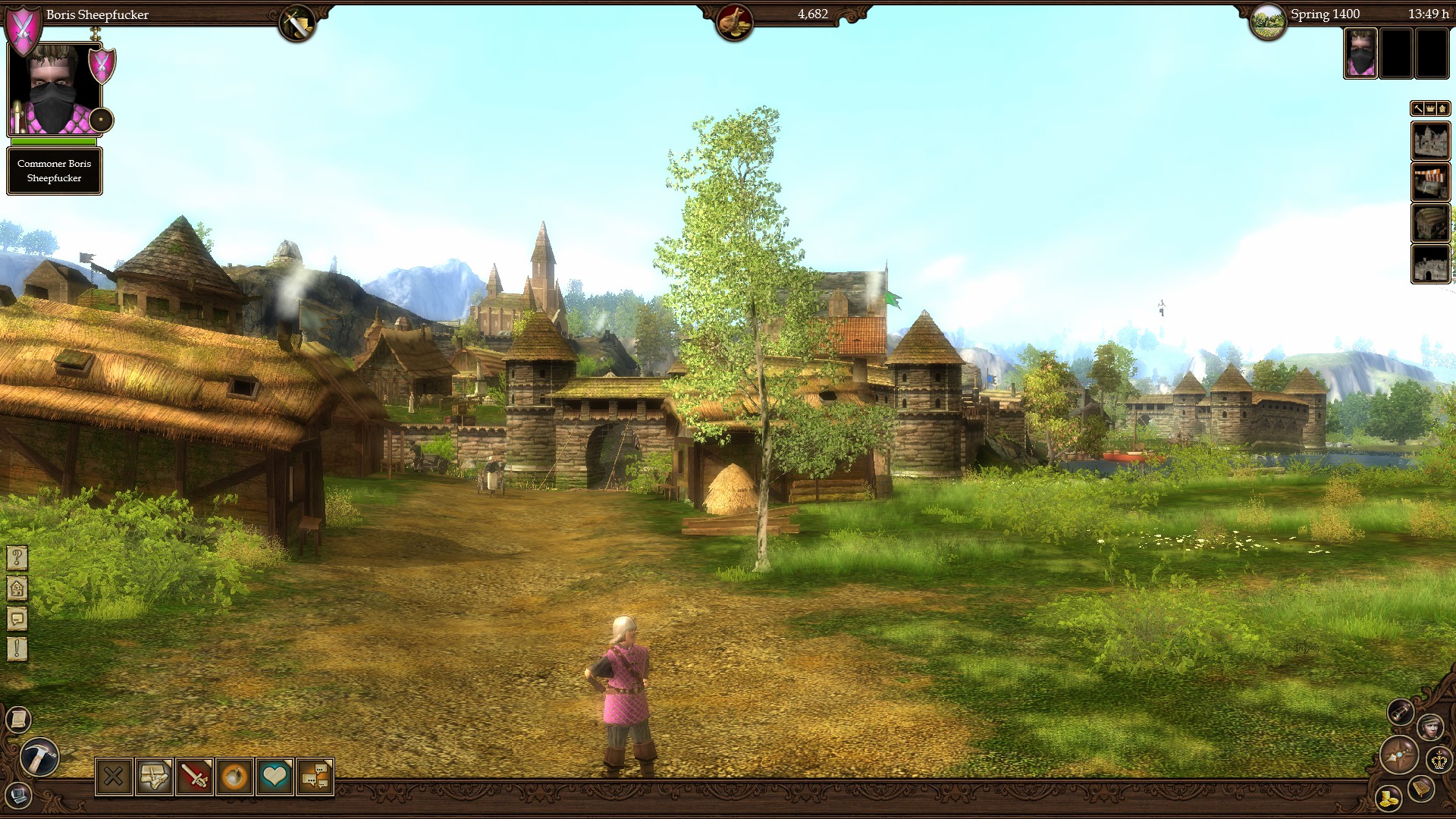Select the sword attack action
This screenshot has height=819, width=1456.
pos(195,776)
